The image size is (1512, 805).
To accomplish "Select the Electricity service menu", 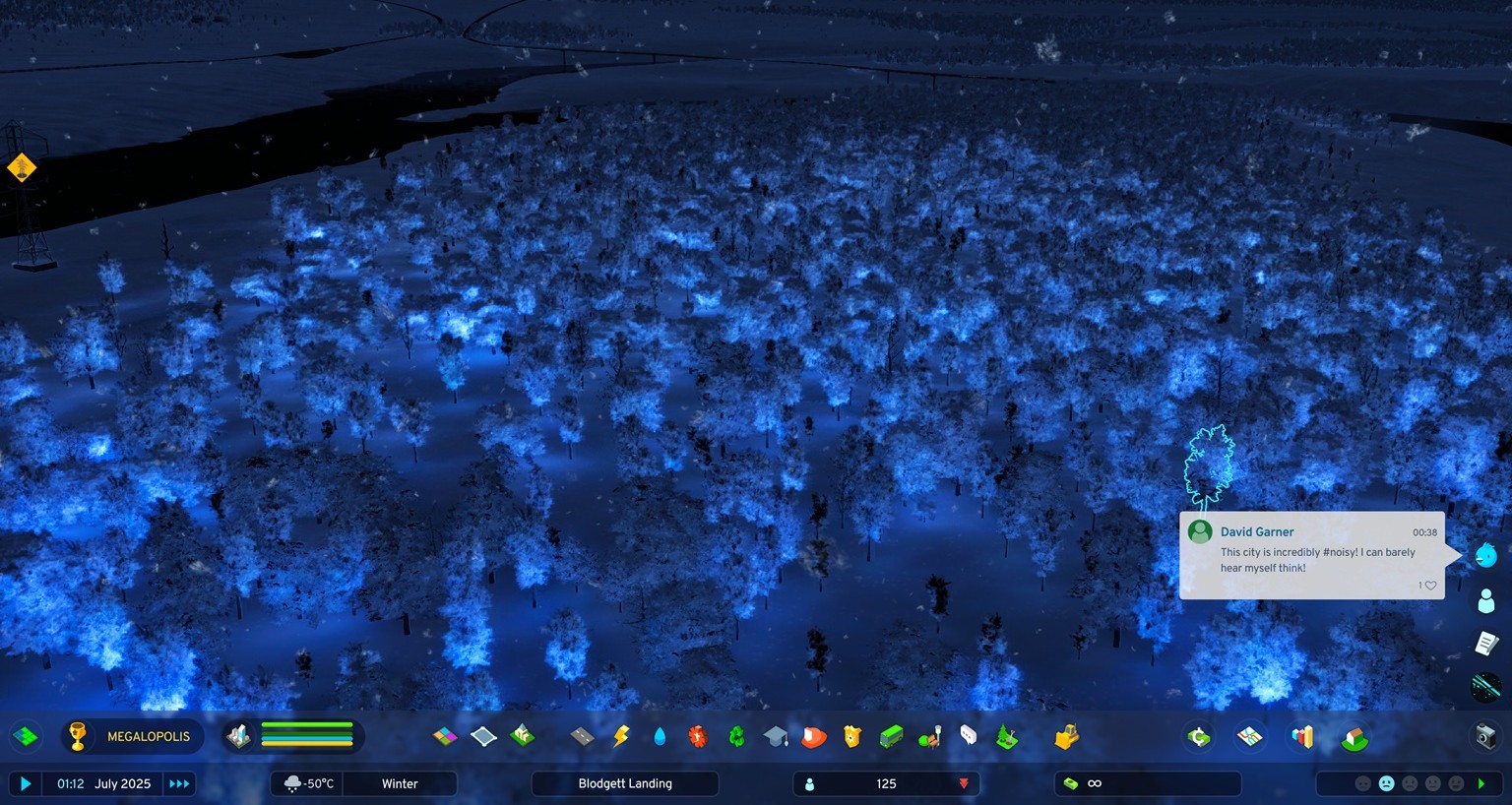I will pos(619,736).
